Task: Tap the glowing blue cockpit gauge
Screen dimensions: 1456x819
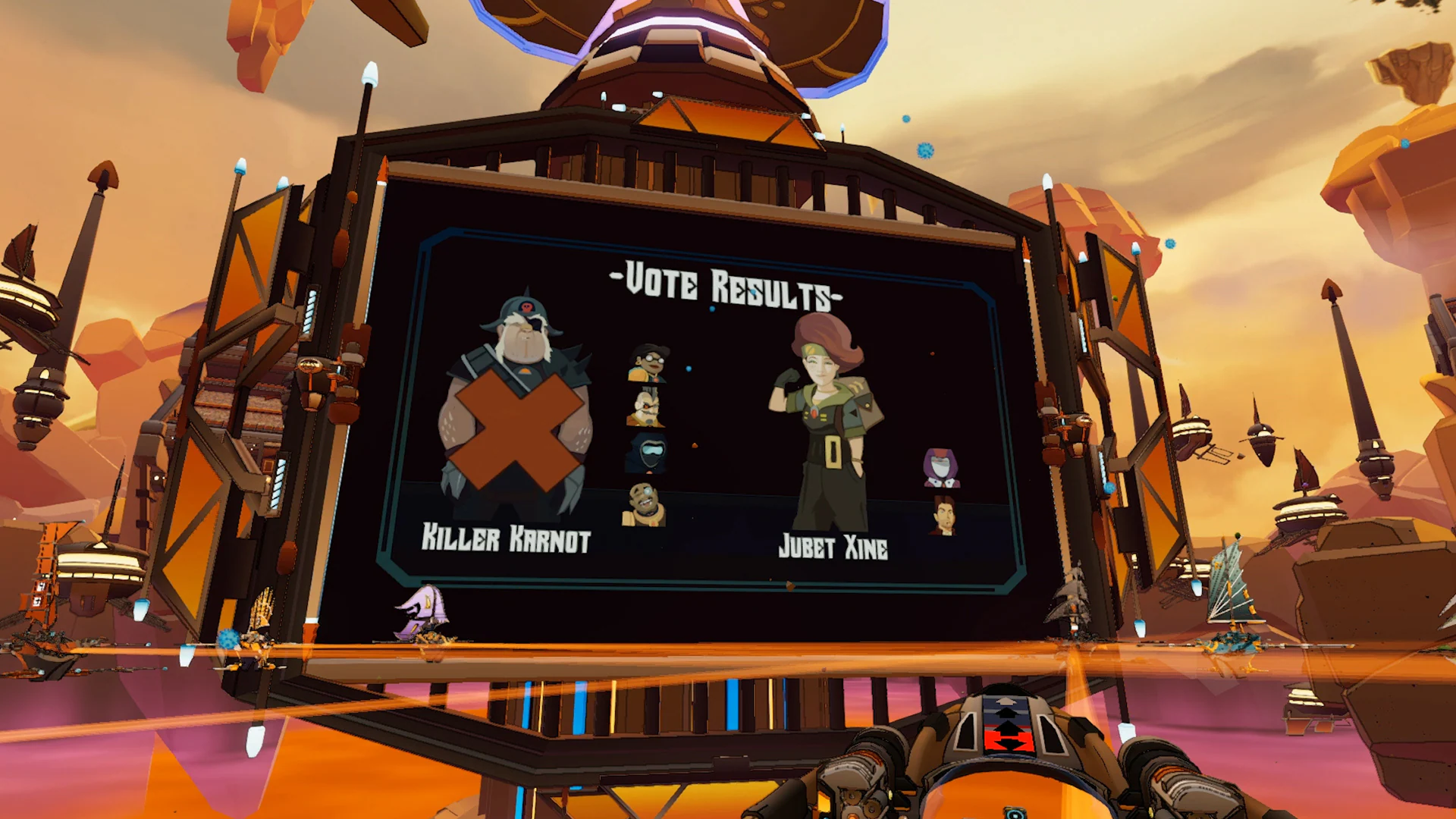Action: pos(1015,813)
